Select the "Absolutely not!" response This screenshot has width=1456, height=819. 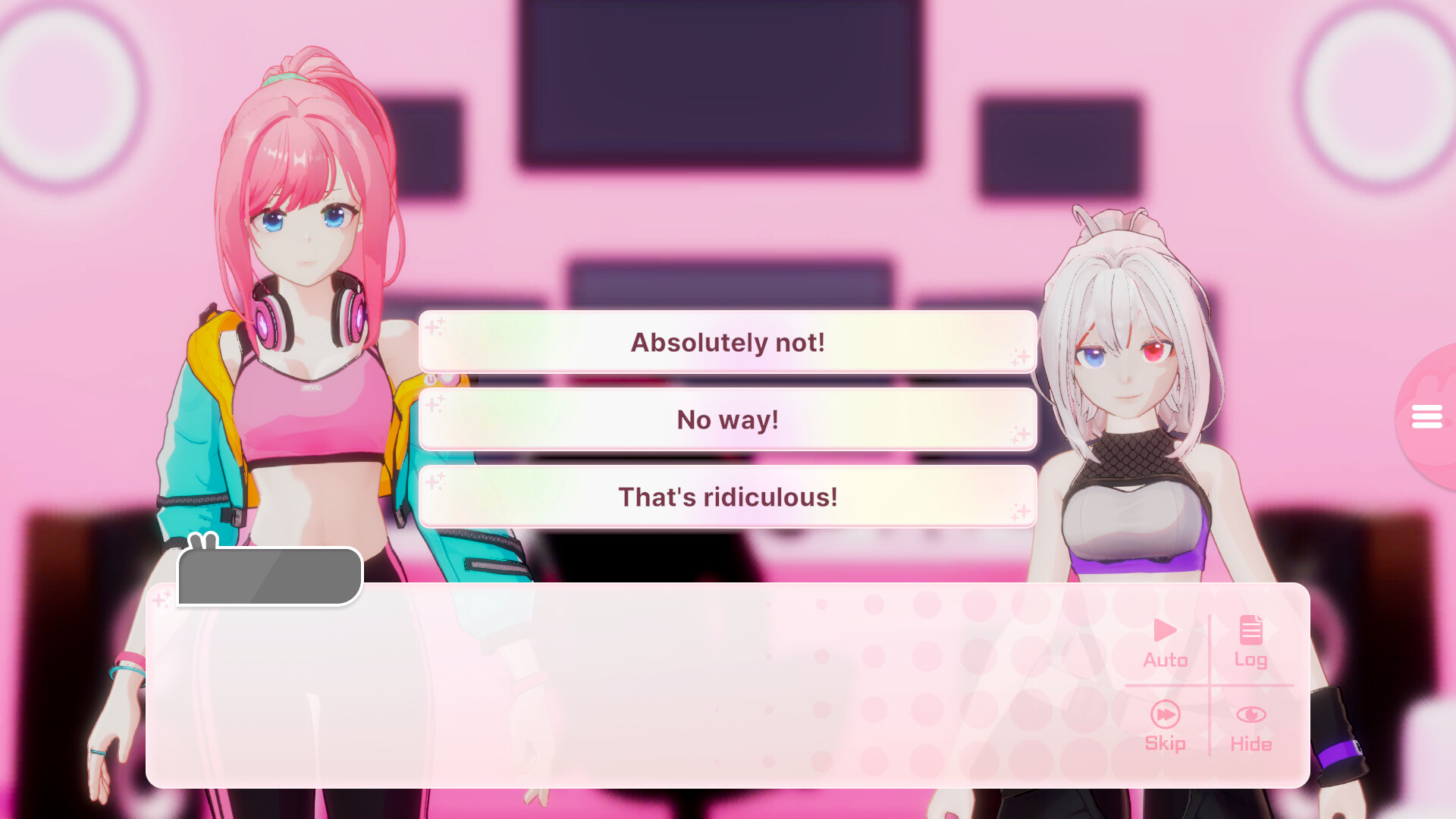pos(727,342)
